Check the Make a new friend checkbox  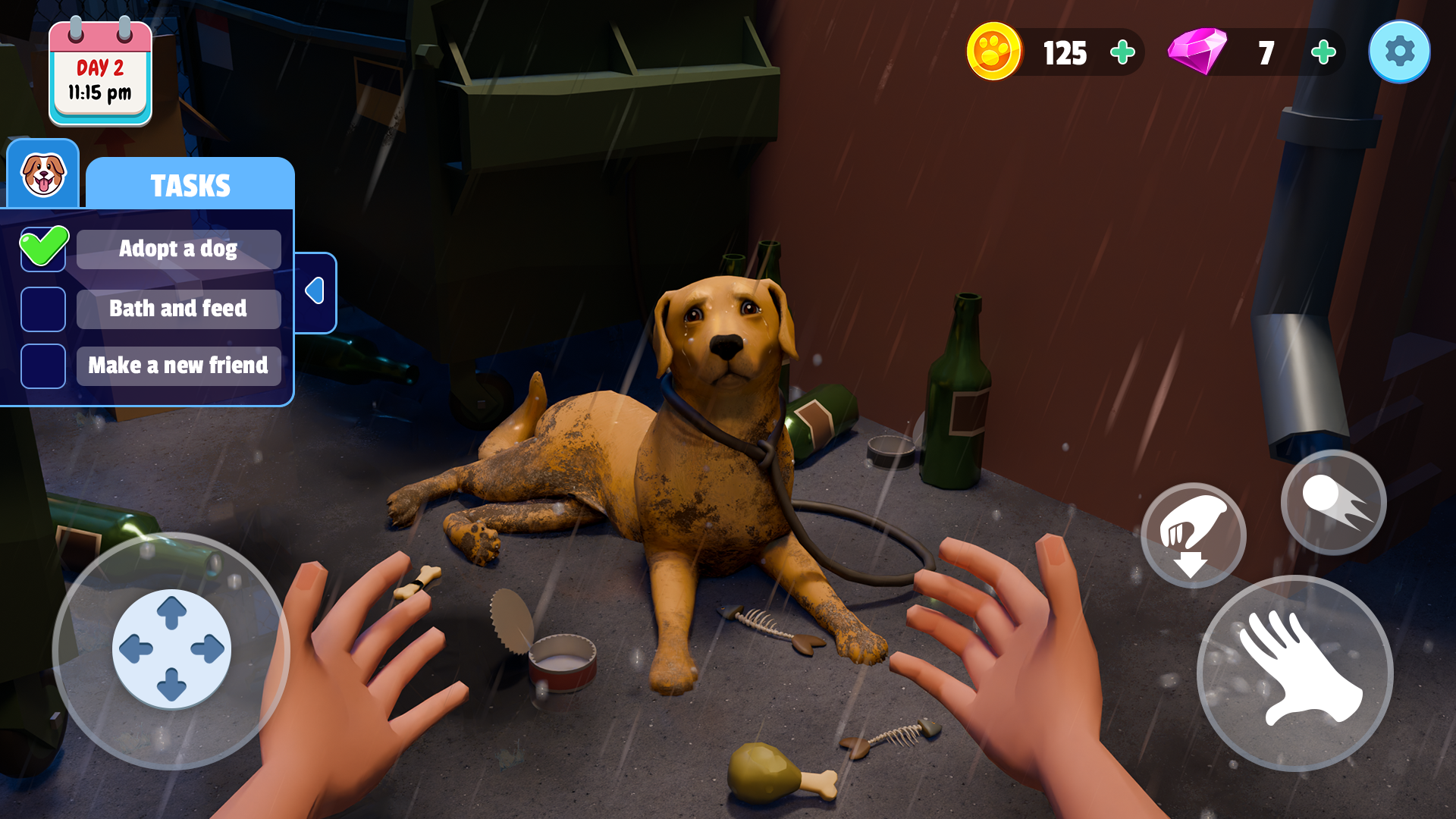click(x=43, y=366)
